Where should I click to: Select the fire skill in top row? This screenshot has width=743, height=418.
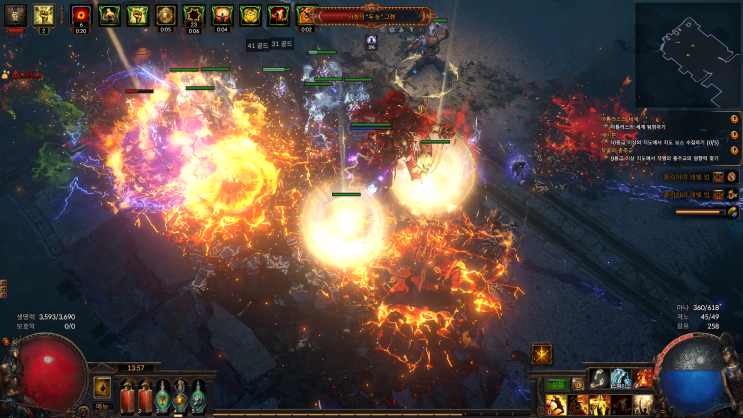pos(643,378)
